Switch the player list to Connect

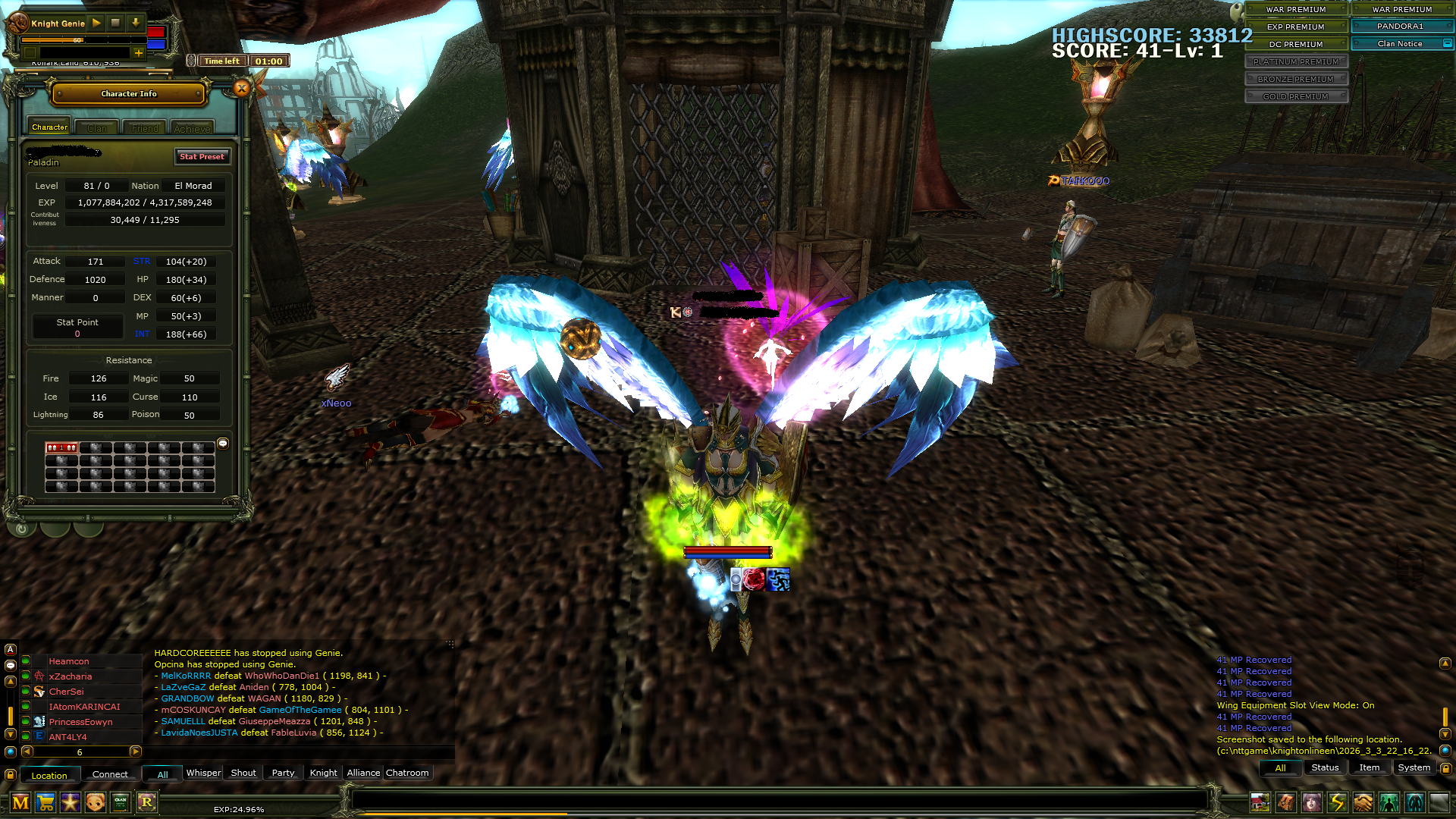click(x=110, y=774)
